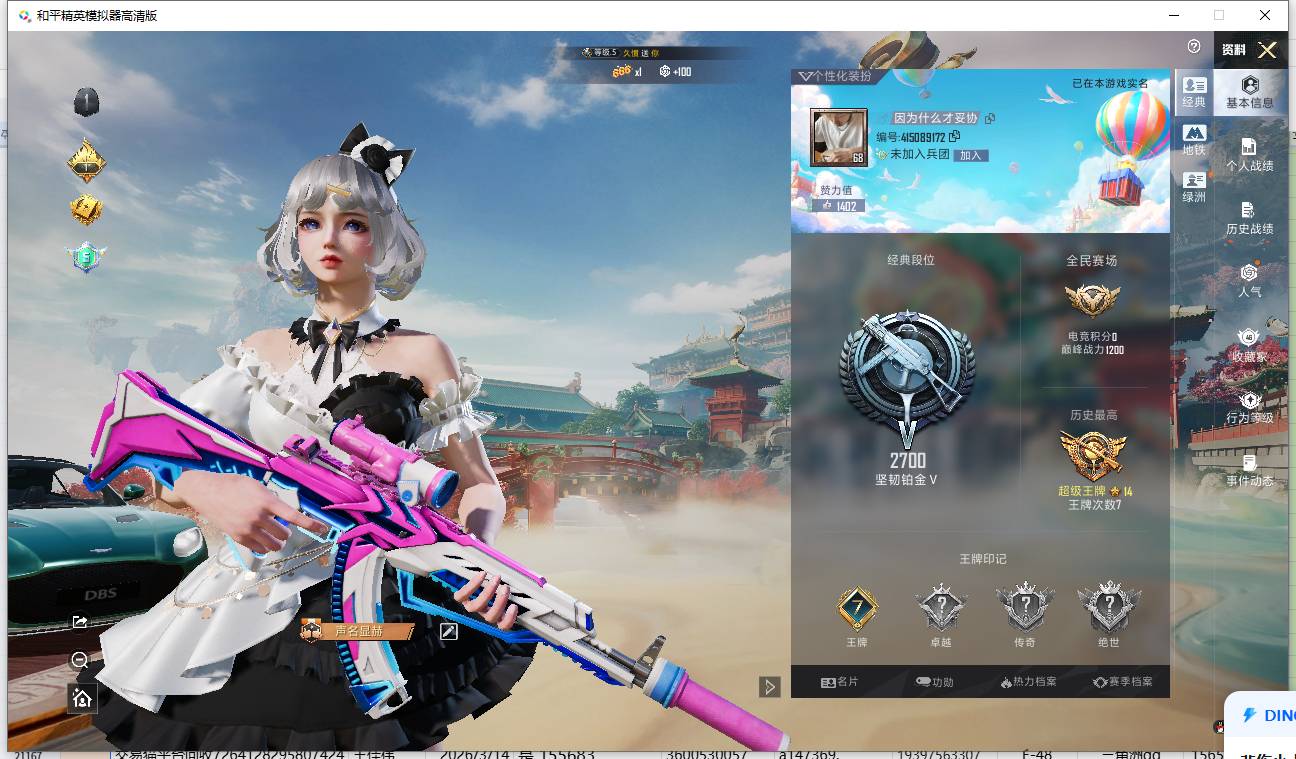Open the 历史战绩 section
1296x759 pixels.
pos(1249,218)
